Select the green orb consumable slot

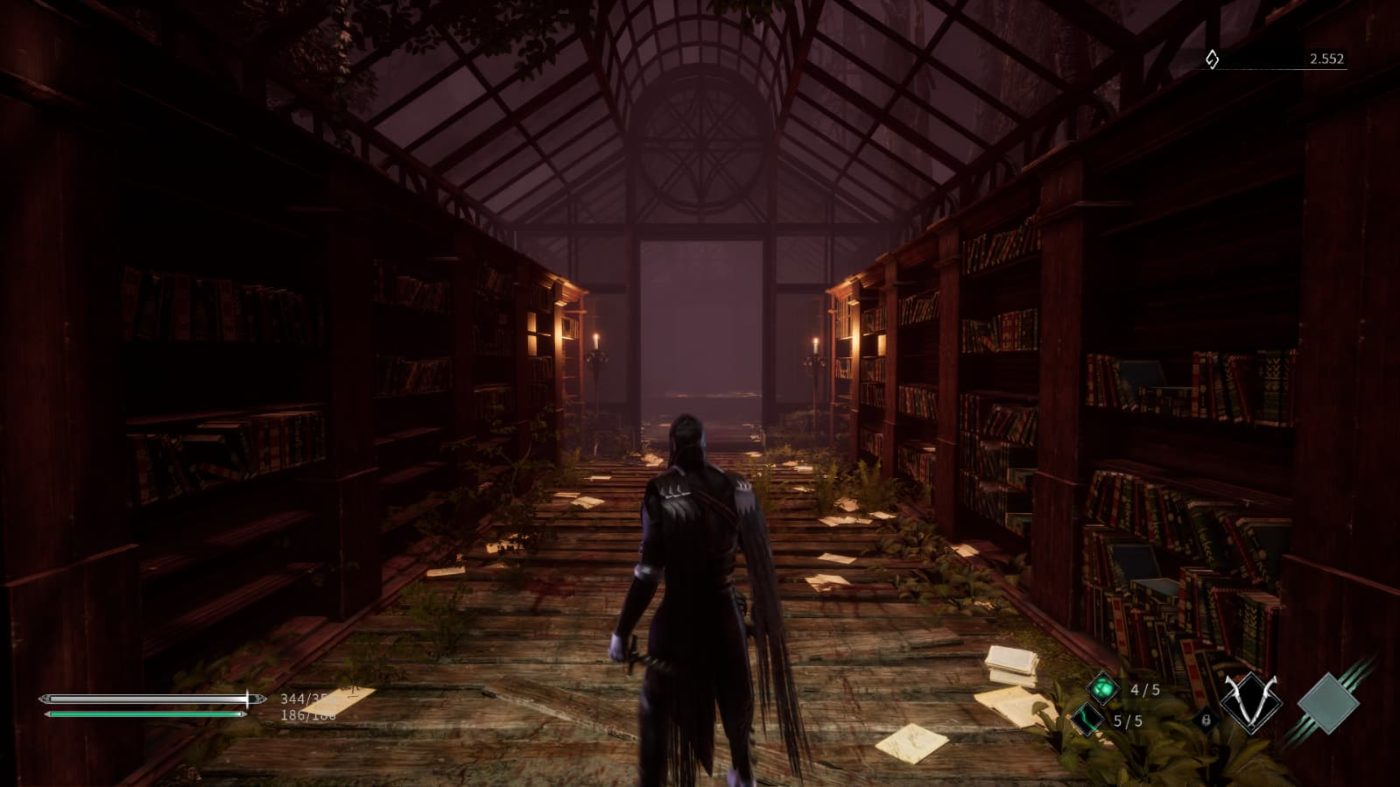(x=1103, y=688)
